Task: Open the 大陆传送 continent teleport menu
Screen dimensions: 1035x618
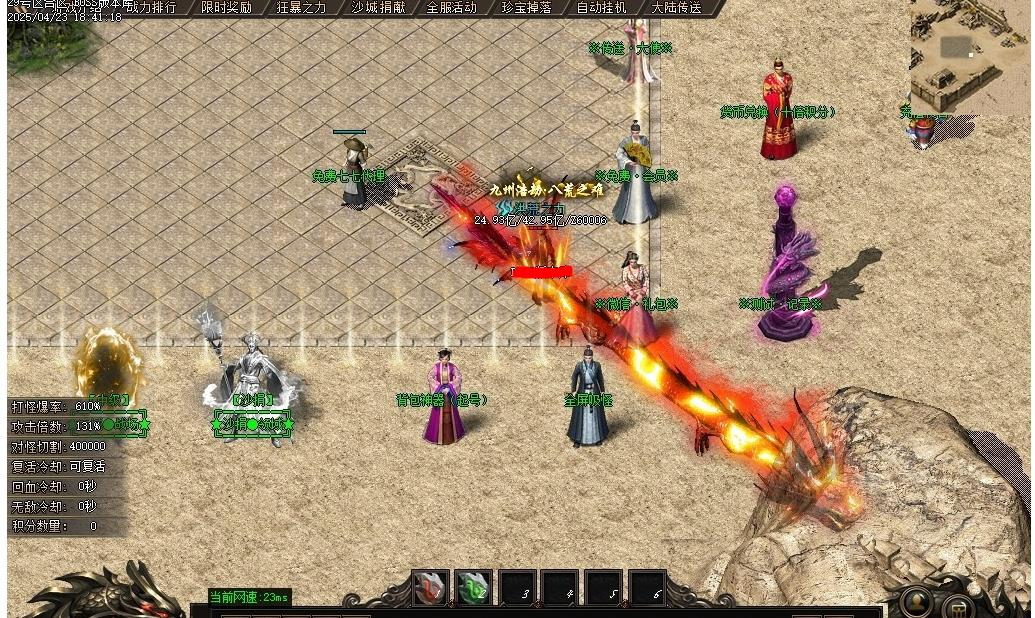Action: coord(676,7)
